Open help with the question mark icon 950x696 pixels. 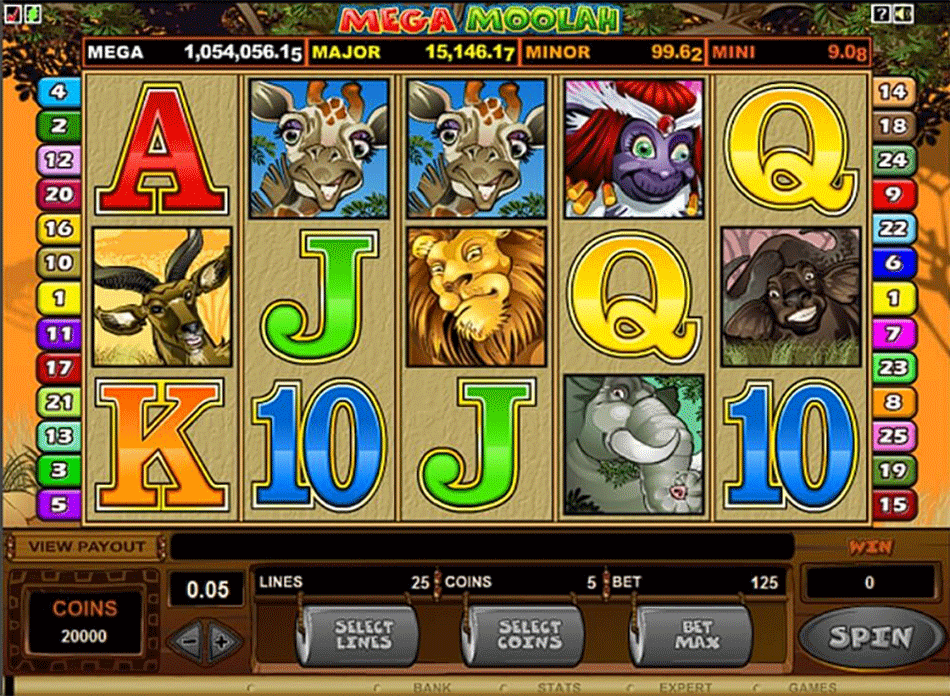click(880, 13)
